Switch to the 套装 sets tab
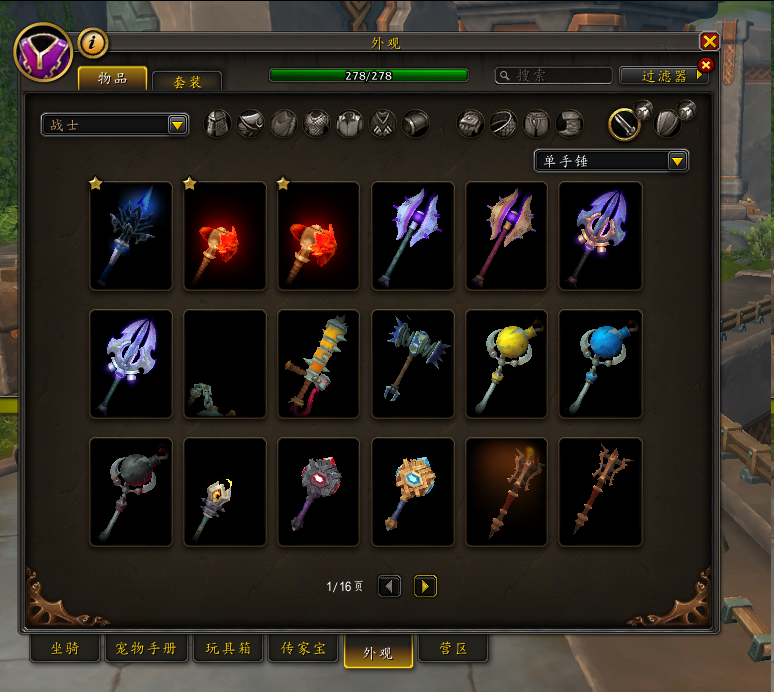Screen dimensions: 774x692 (187, 81)
